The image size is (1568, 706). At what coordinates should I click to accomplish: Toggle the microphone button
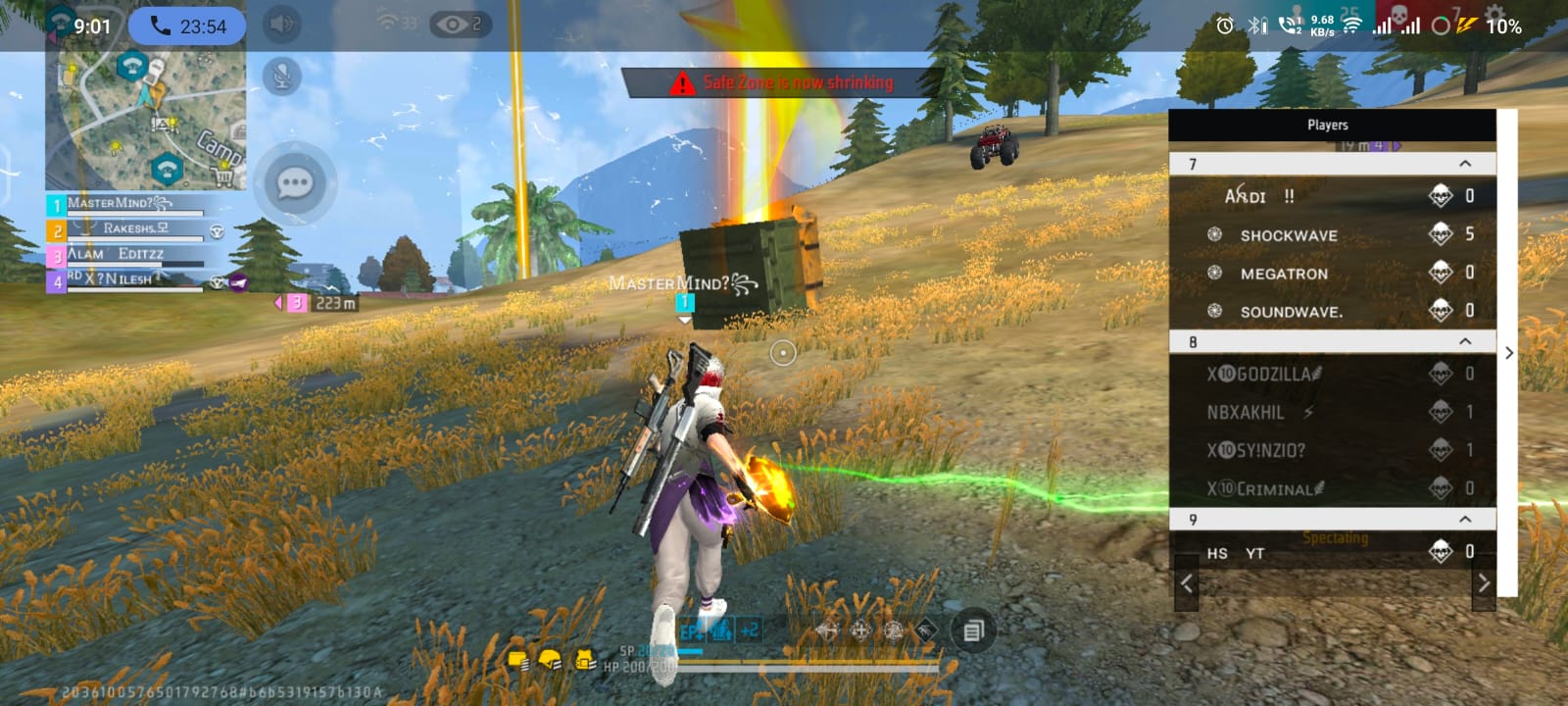(282, 76)
